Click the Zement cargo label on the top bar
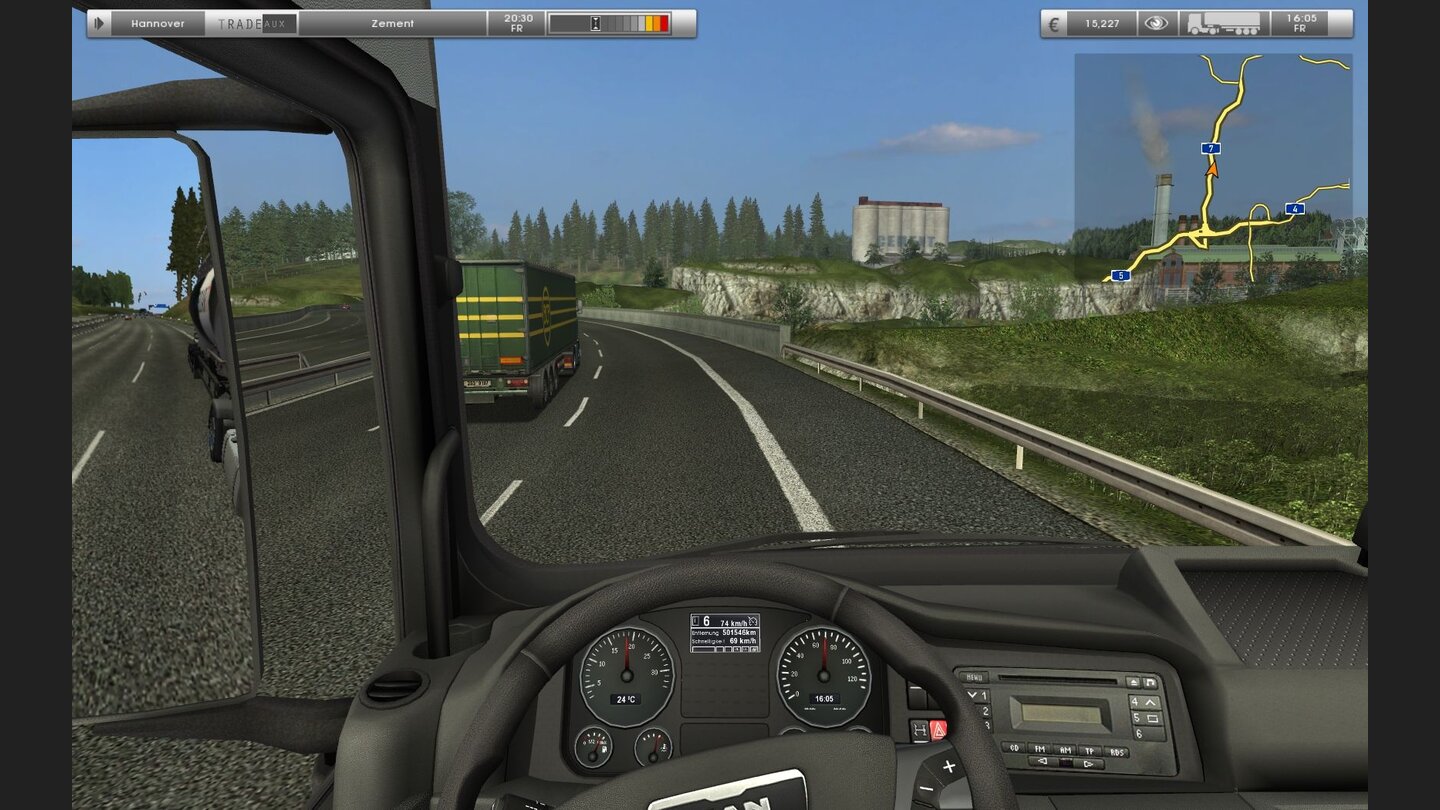Screen dimensions: 1440x810 (393, 22)
